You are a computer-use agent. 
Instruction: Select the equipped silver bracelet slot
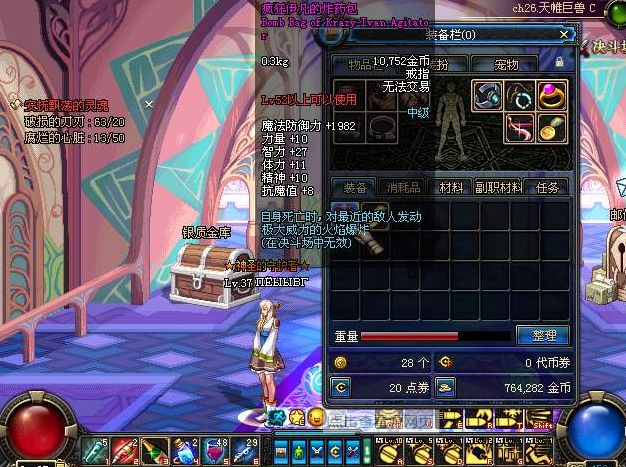[x=486, y=96]
